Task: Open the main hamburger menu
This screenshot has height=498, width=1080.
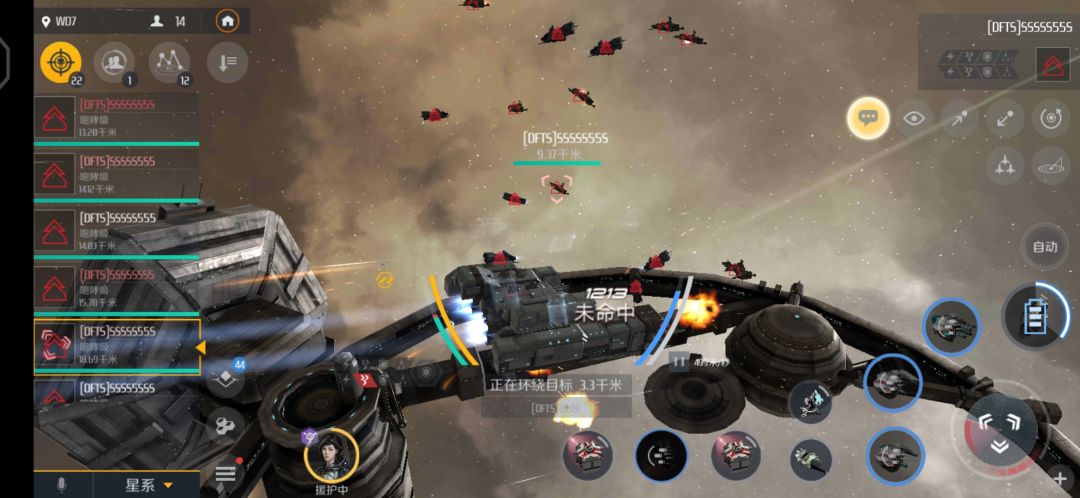Action: (225, 473)
